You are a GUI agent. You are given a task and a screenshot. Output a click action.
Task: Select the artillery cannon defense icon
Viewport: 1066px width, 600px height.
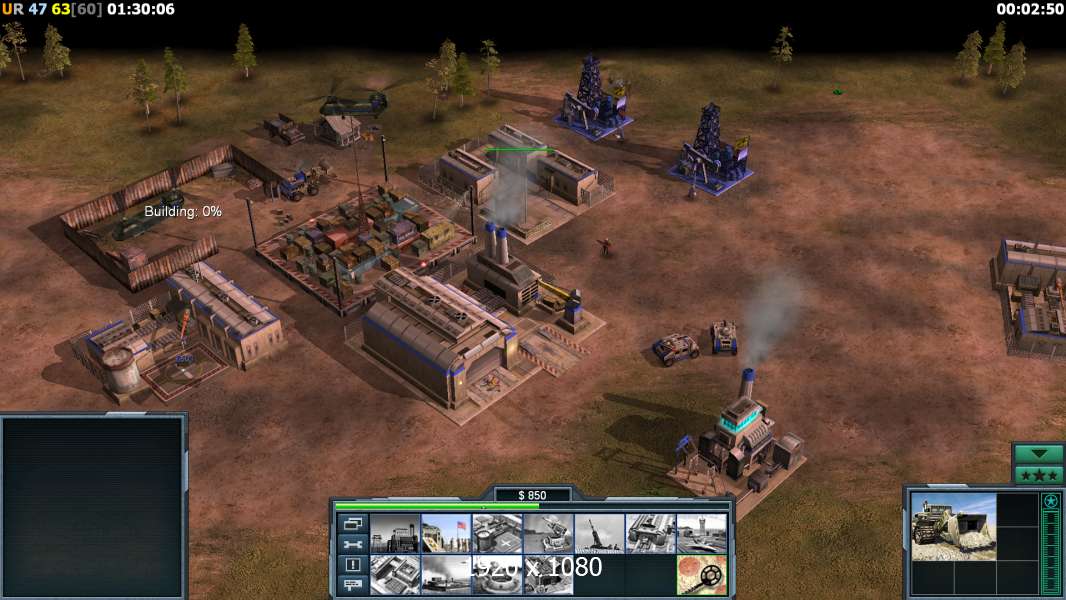[x=599, y=533]
